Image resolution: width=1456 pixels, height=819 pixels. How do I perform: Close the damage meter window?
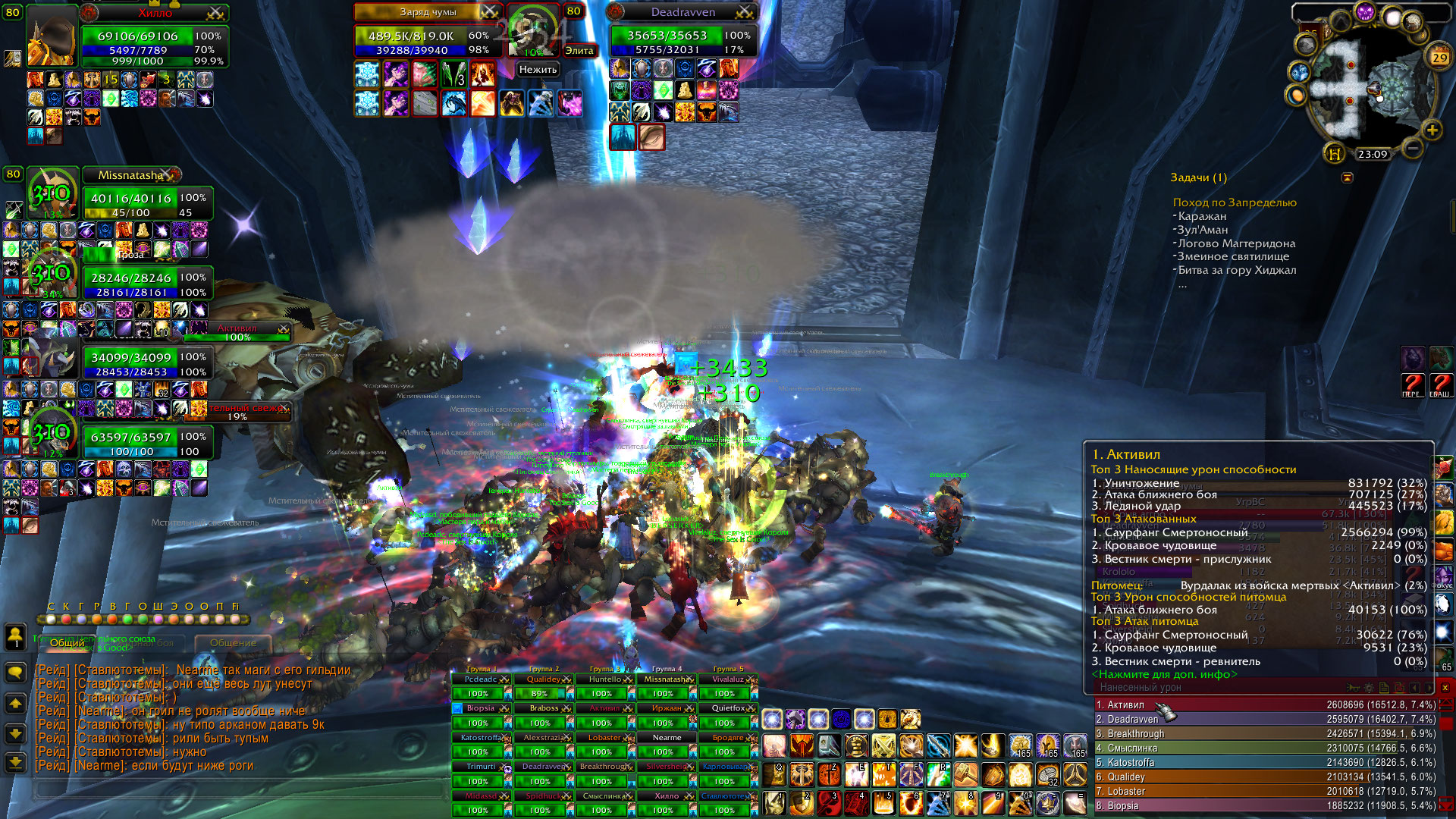click(1445, 688)
